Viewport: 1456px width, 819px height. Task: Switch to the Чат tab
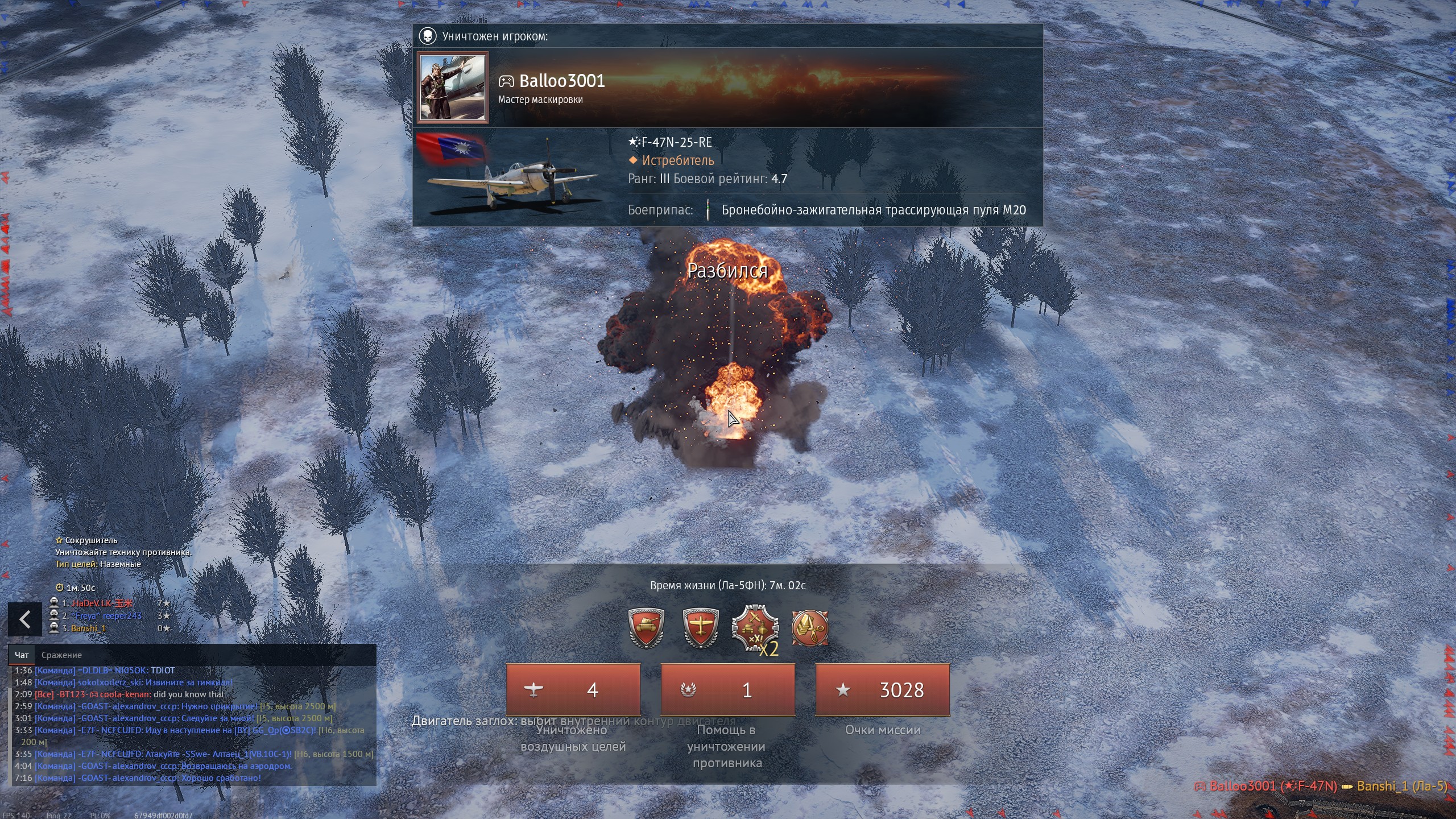click(x=22, y=655)
